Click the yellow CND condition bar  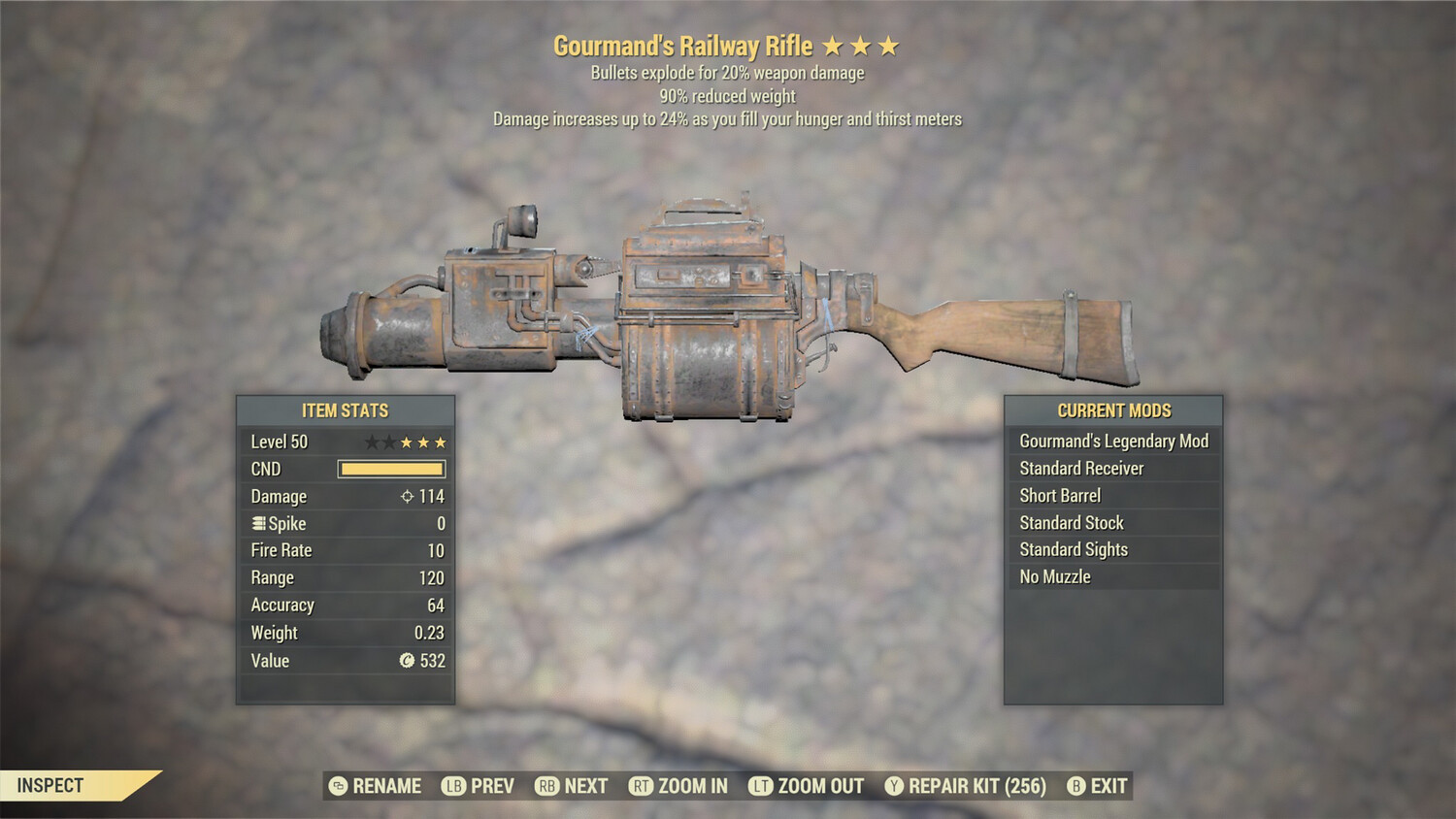392,469
